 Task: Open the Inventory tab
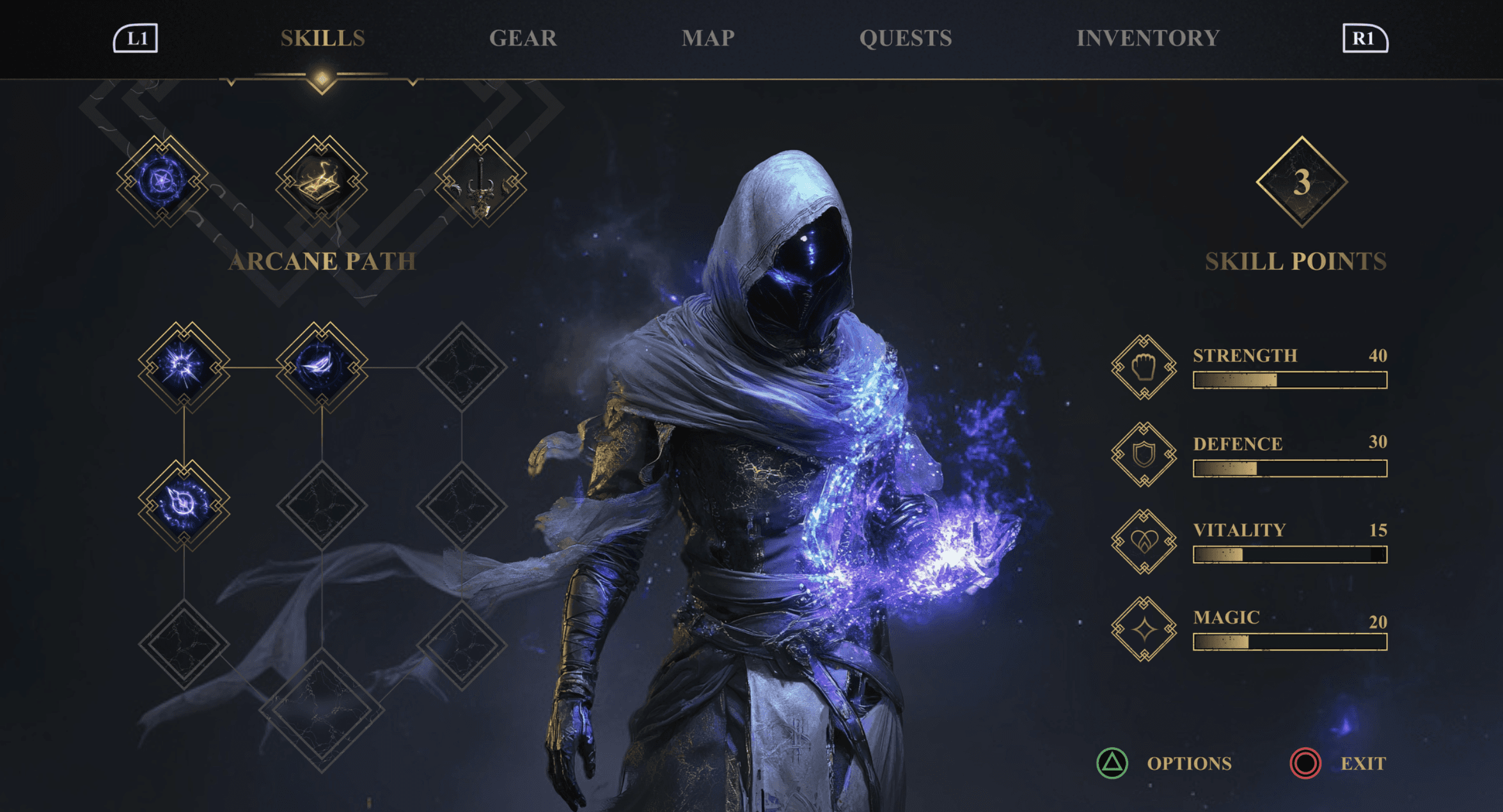click(1147, 38)
